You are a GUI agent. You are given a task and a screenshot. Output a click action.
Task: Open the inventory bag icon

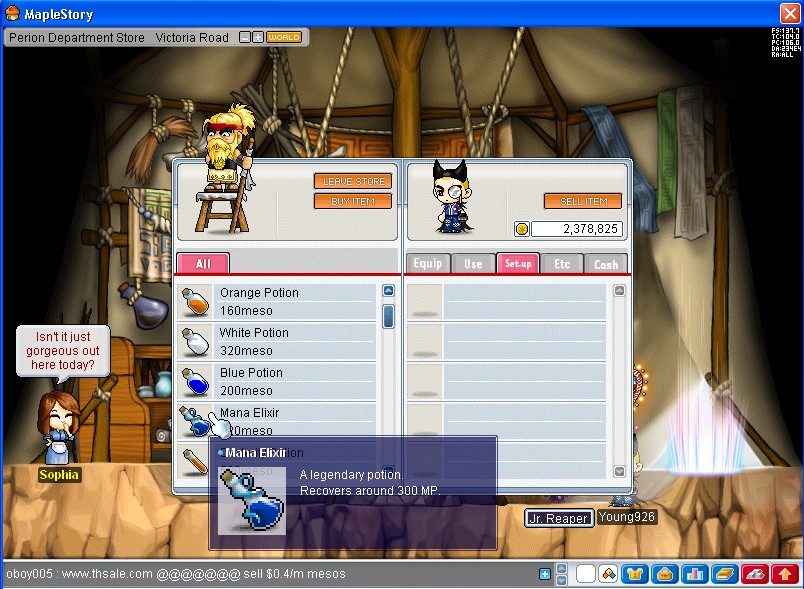663,574
